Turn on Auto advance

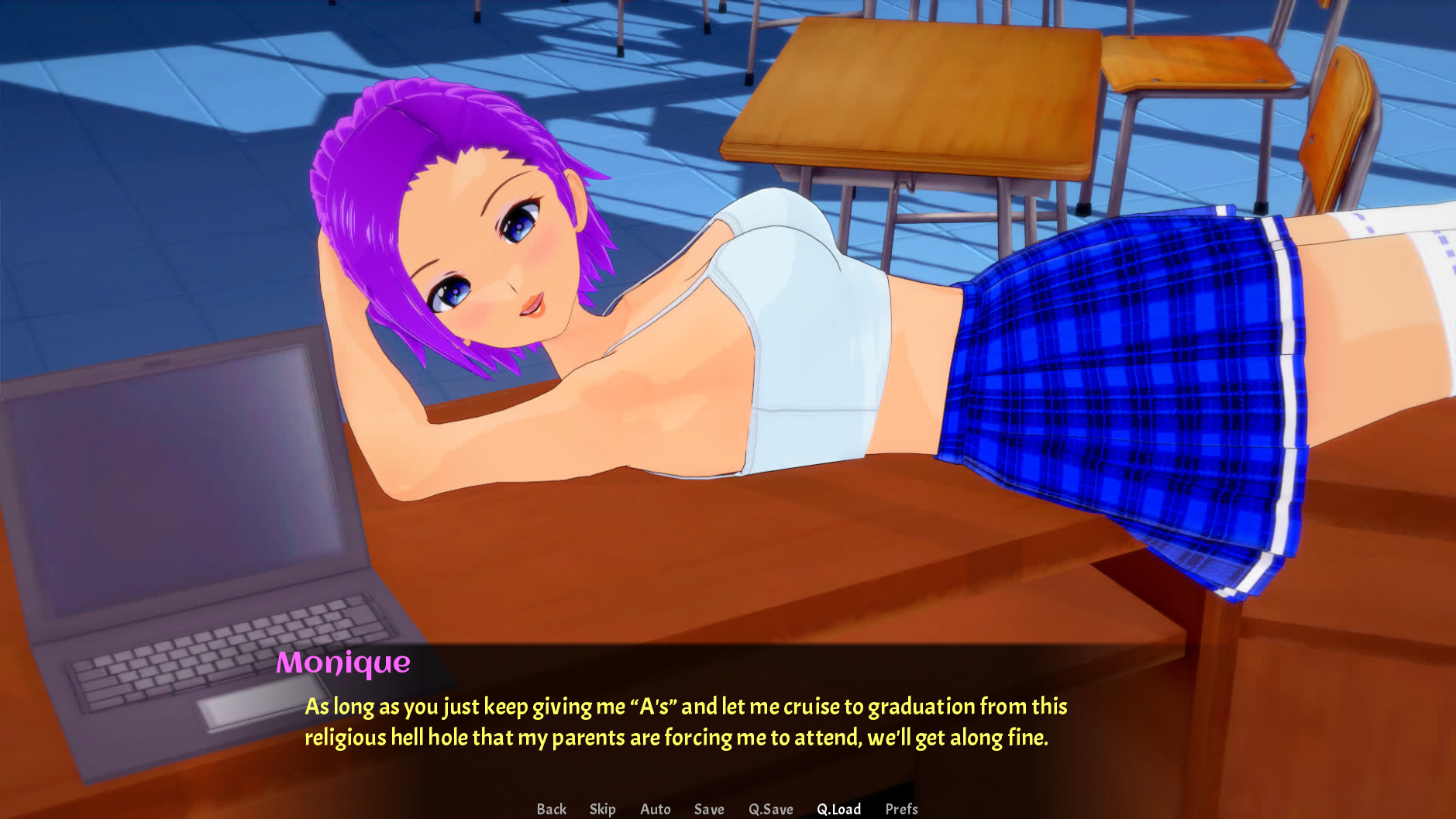click(655, 809)
